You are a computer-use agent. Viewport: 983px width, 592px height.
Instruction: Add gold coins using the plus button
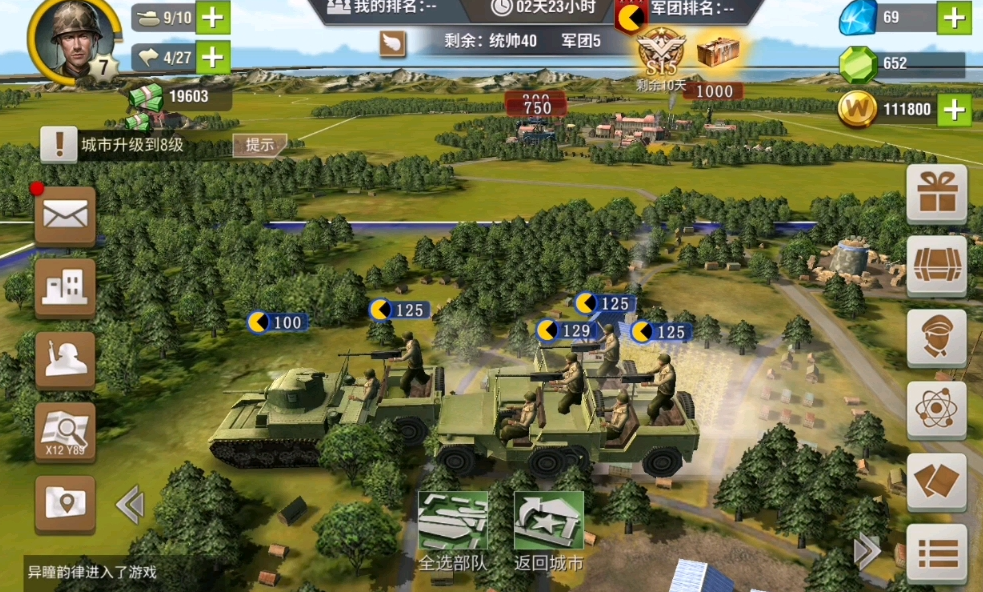point(954,109)
